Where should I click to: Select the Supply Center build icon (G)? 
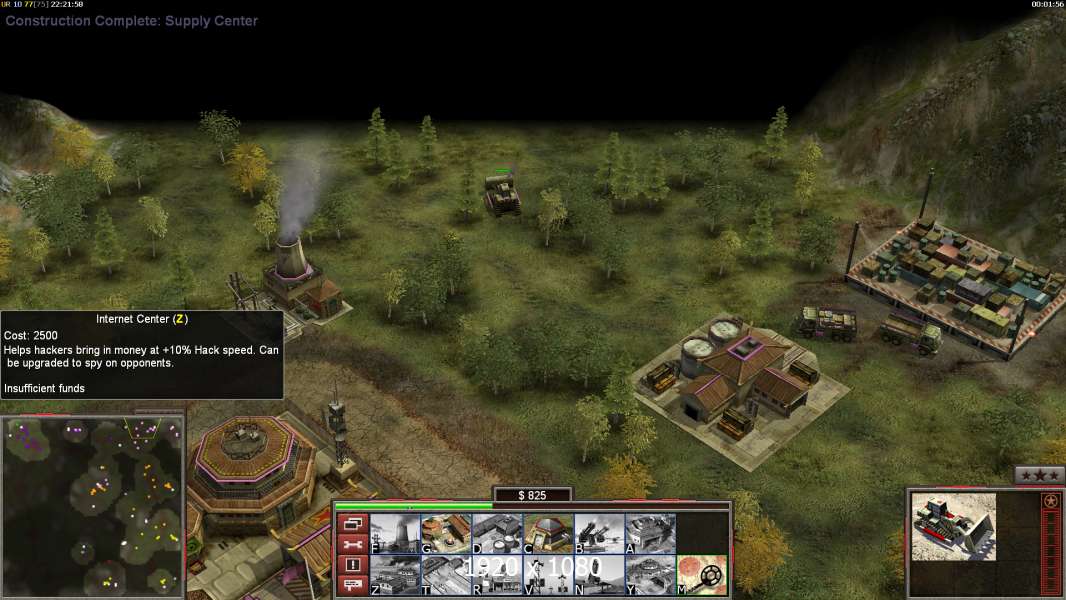click(446, 534)
